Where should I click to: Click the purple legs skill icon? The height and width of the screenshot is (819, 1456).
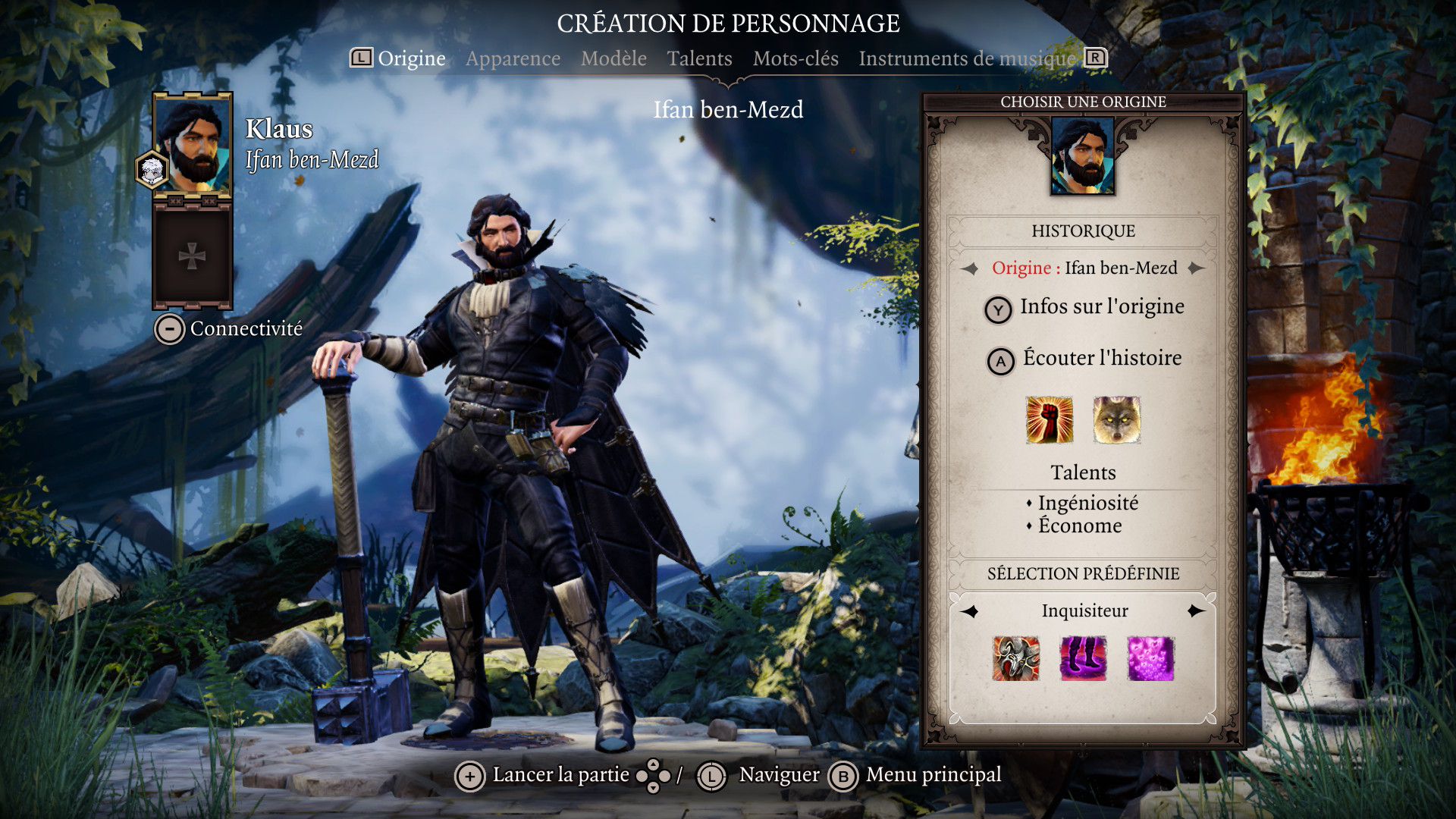[x=1083, y=658]
